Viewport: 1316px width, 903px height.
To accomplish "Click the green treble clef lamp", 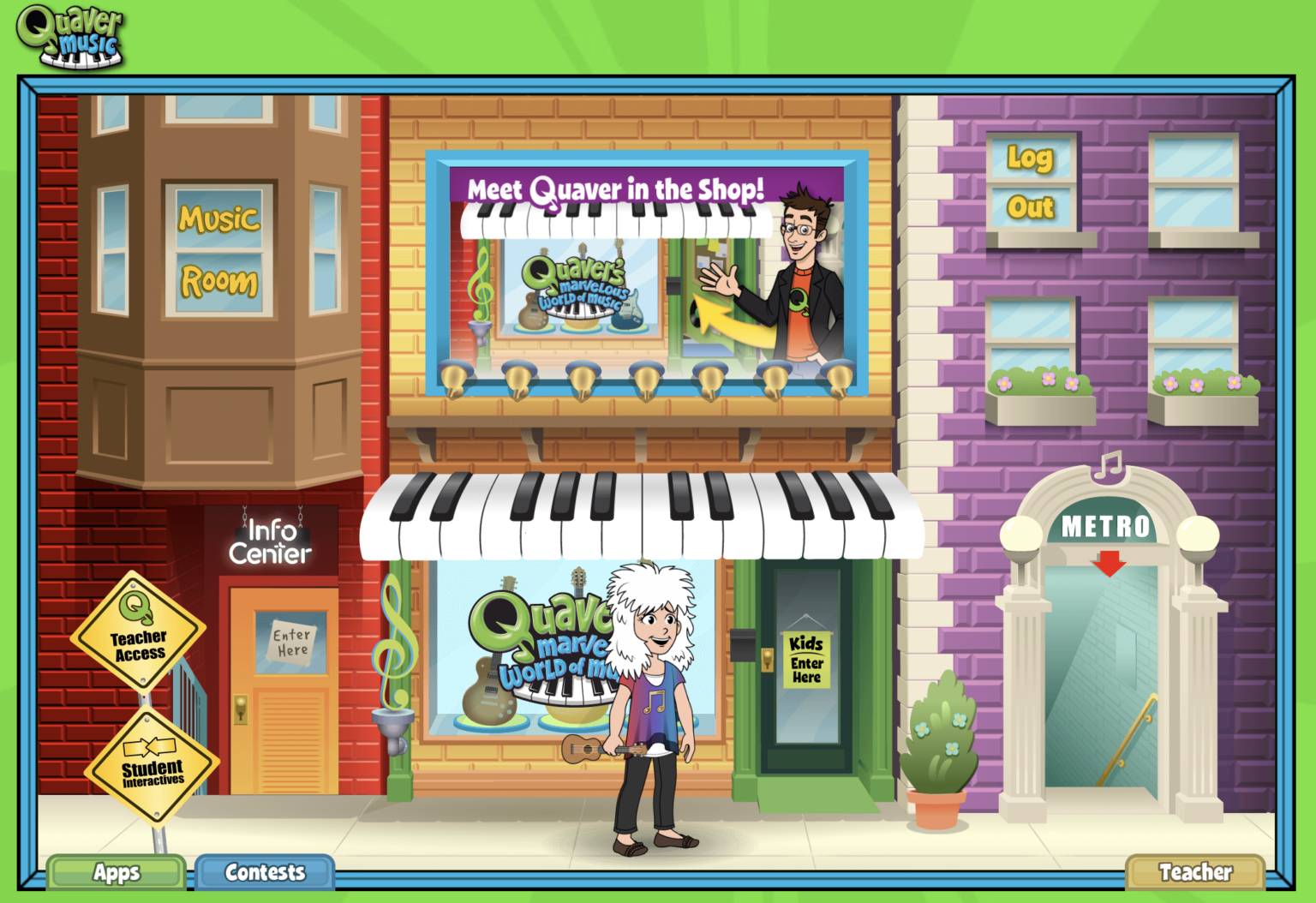I will coord(397,638).
